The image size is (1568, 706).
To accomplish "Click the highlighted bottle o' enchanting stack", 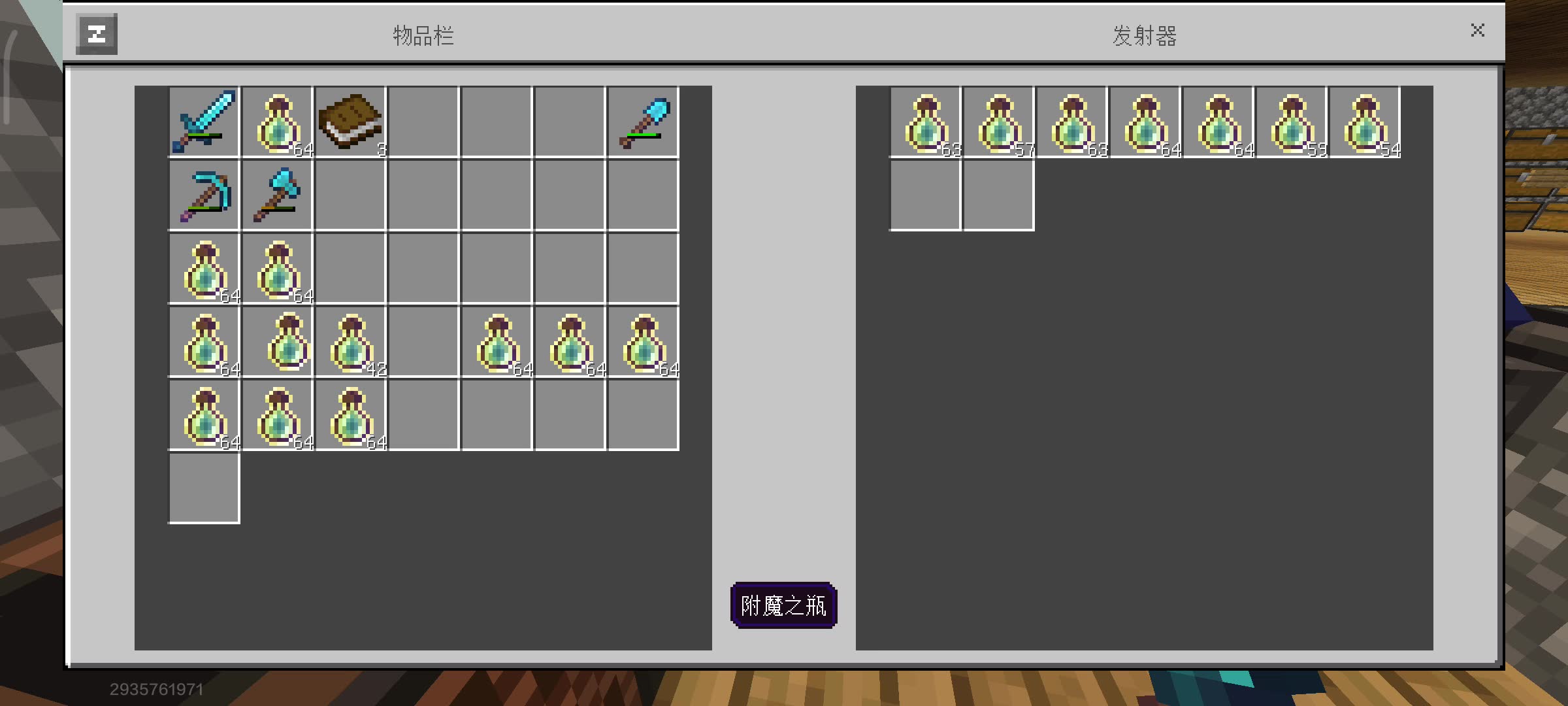I will [277, 343].
